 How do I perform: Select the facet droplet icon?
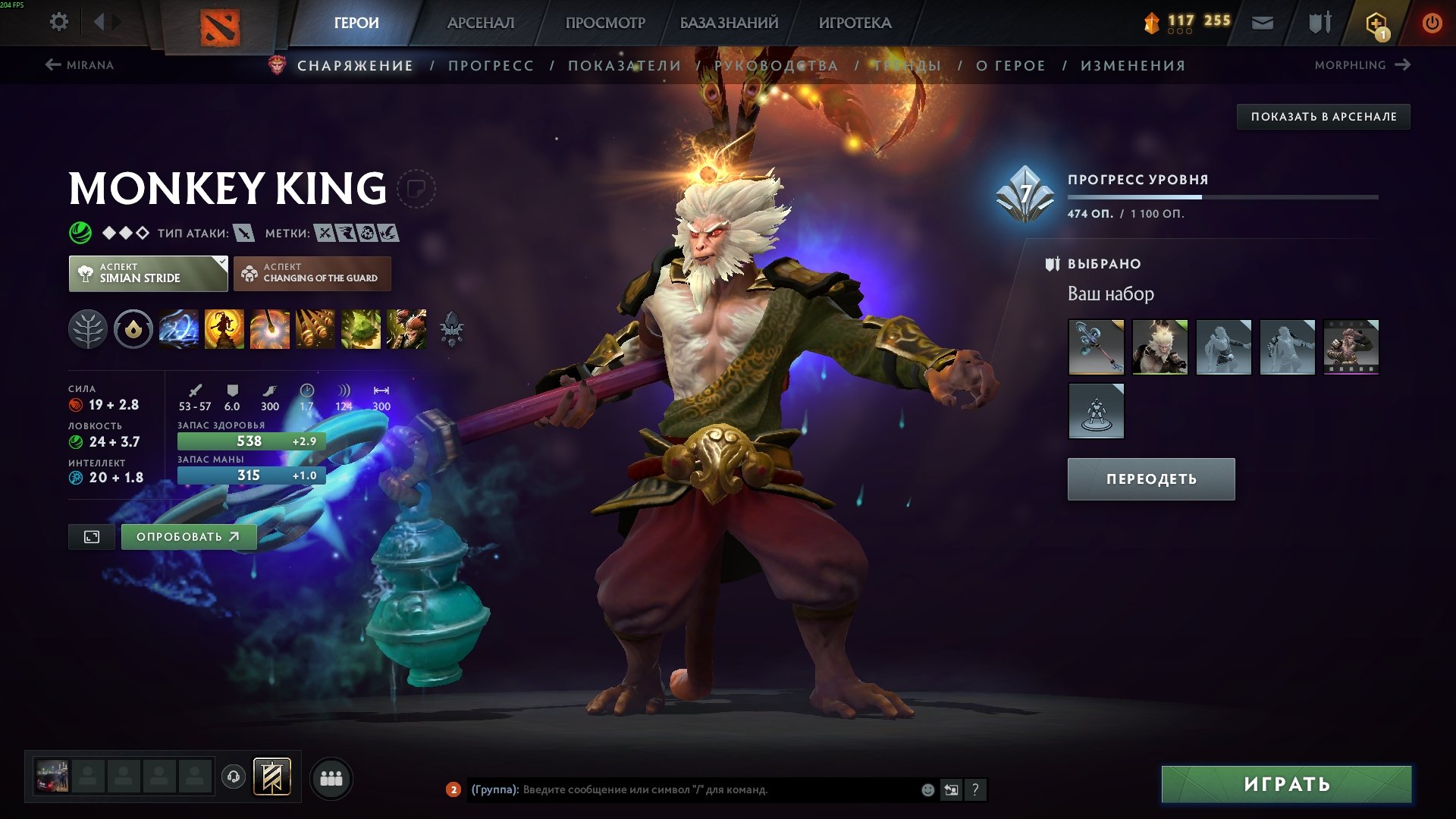point(133,329)
